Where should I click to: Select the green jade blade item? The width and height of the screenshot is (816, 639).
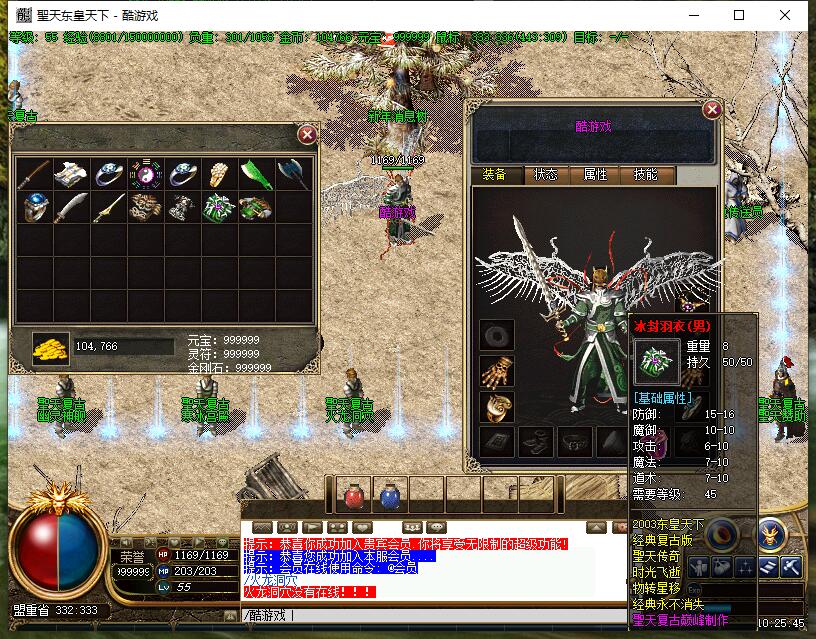[x=254, y=173]
